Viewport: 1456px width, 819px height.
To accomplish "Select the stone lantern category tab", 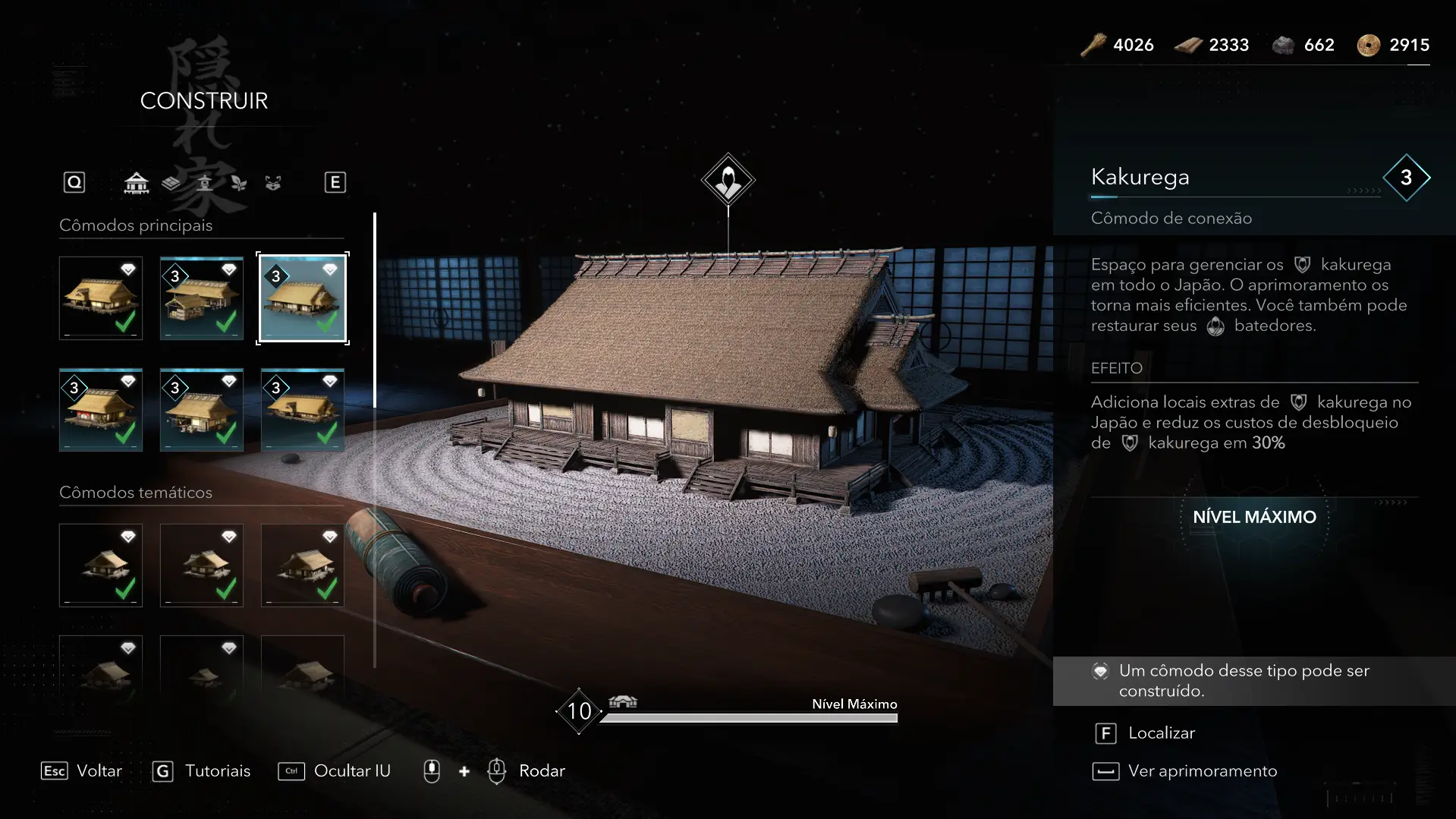I will 205,183.
